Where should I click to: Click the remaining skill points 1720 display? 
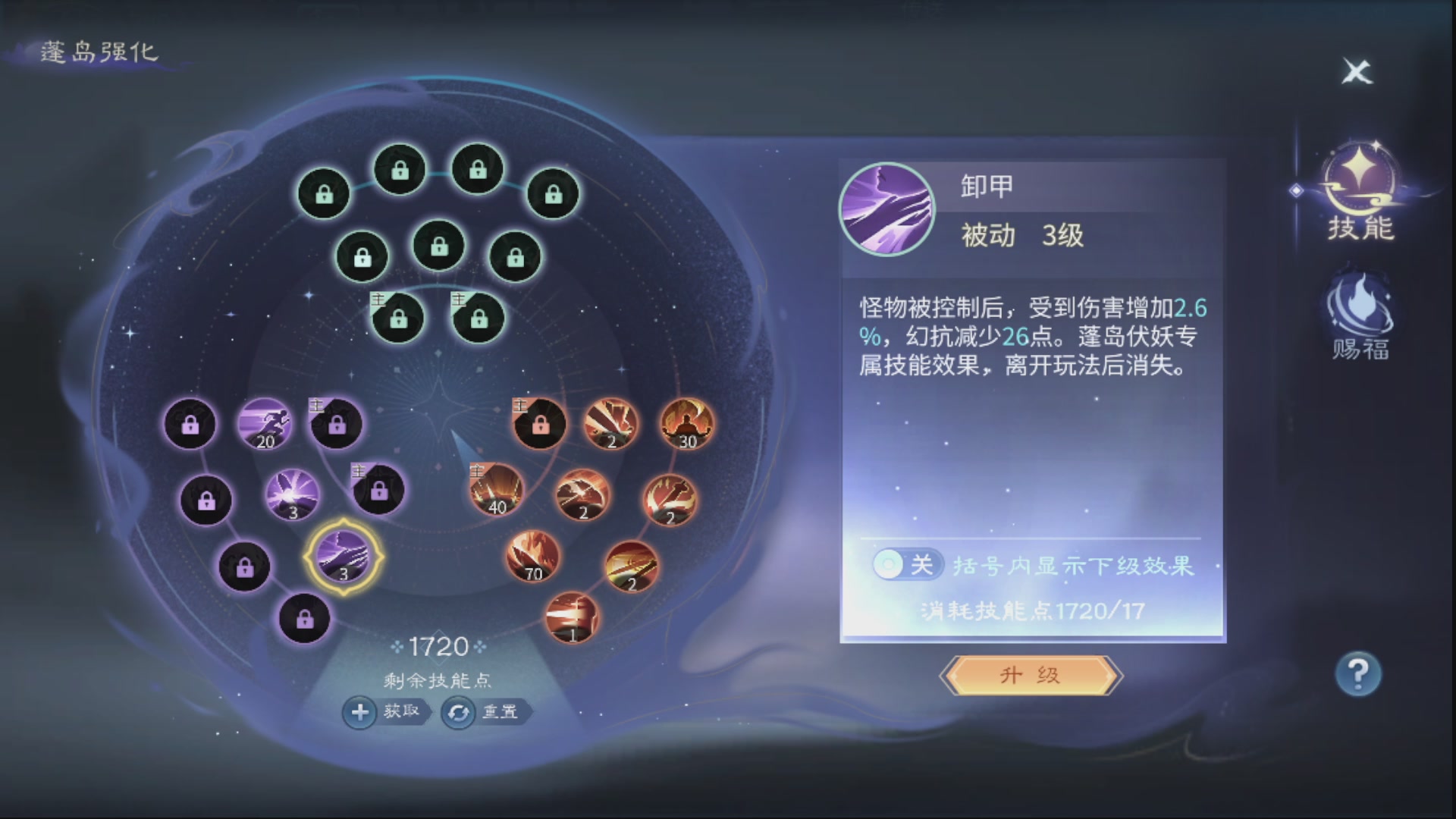point(439,647)
